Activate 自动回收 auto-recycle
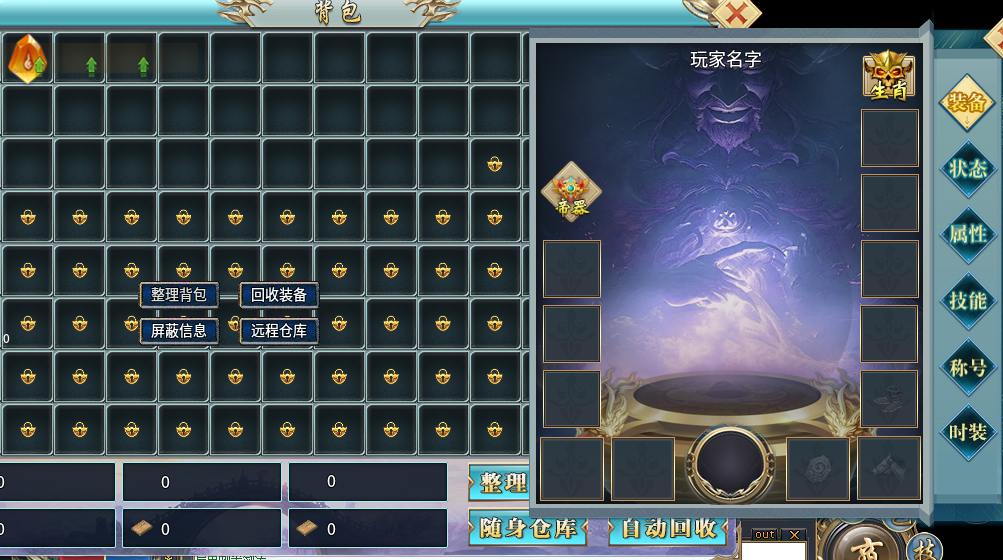 [x=668, y=528]
